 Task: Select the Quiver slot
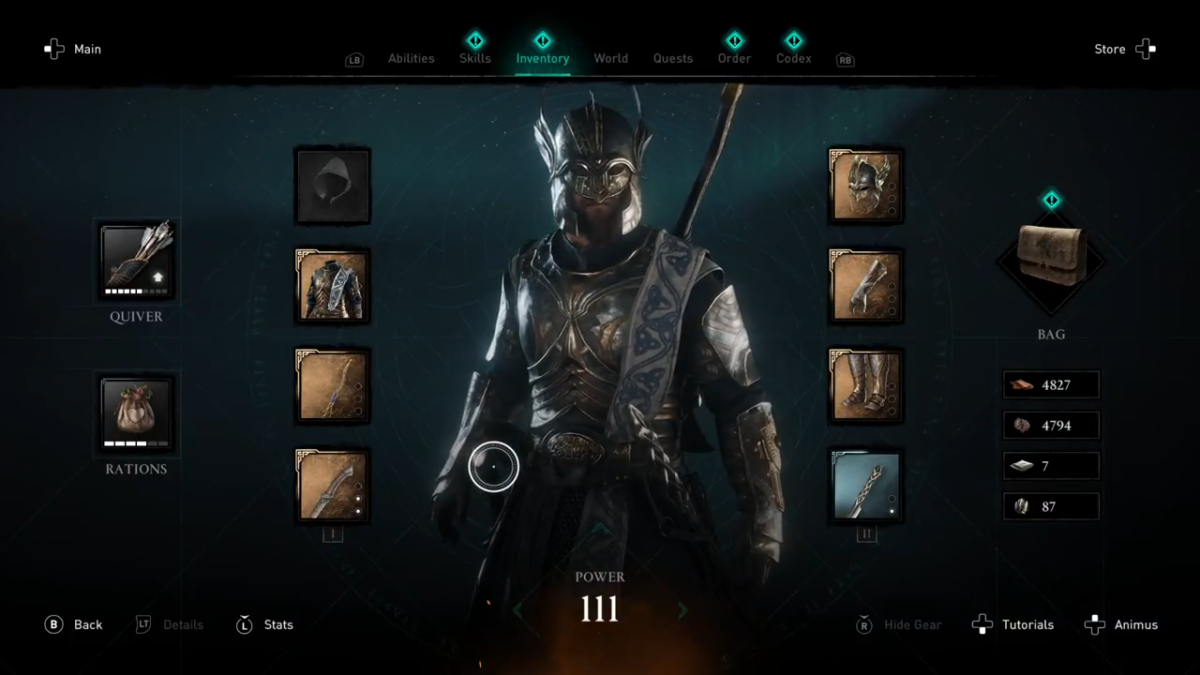pyautogui.click(x=136, y=262)
